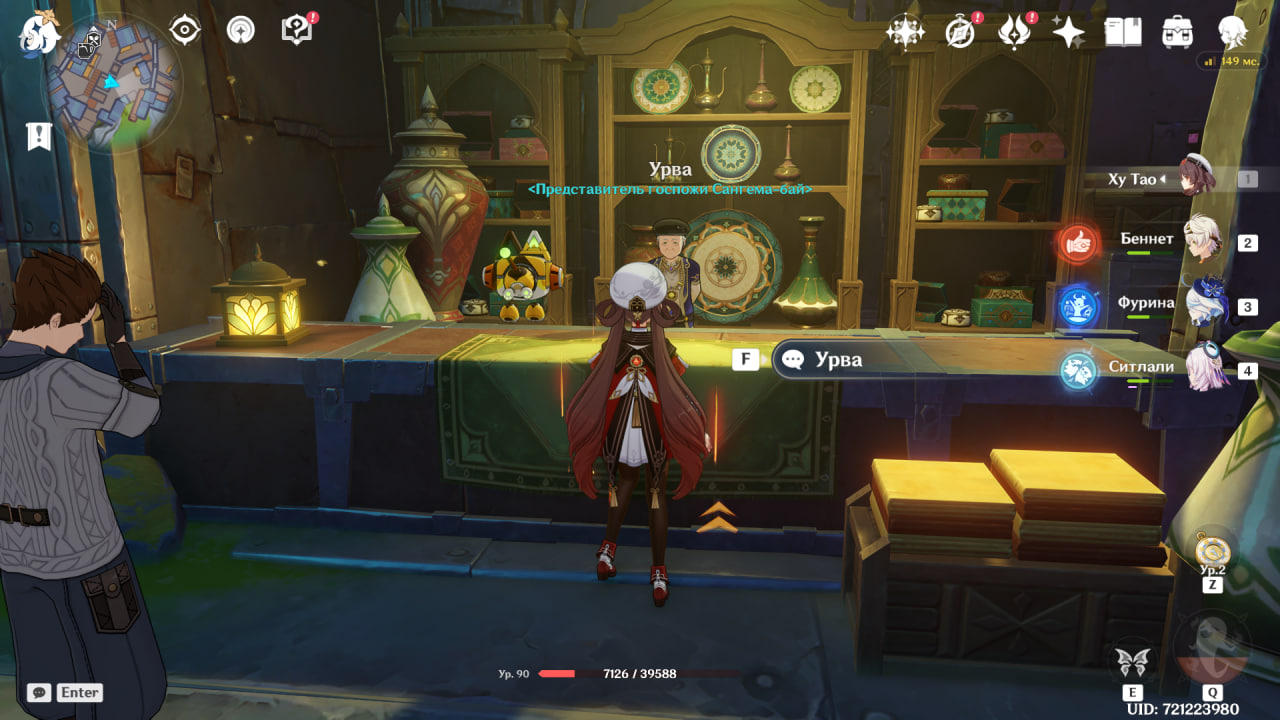Open the Paimon main menu
Image resolution: width=1280 pixels, height=720 pixels.
(x=40, y=33)
